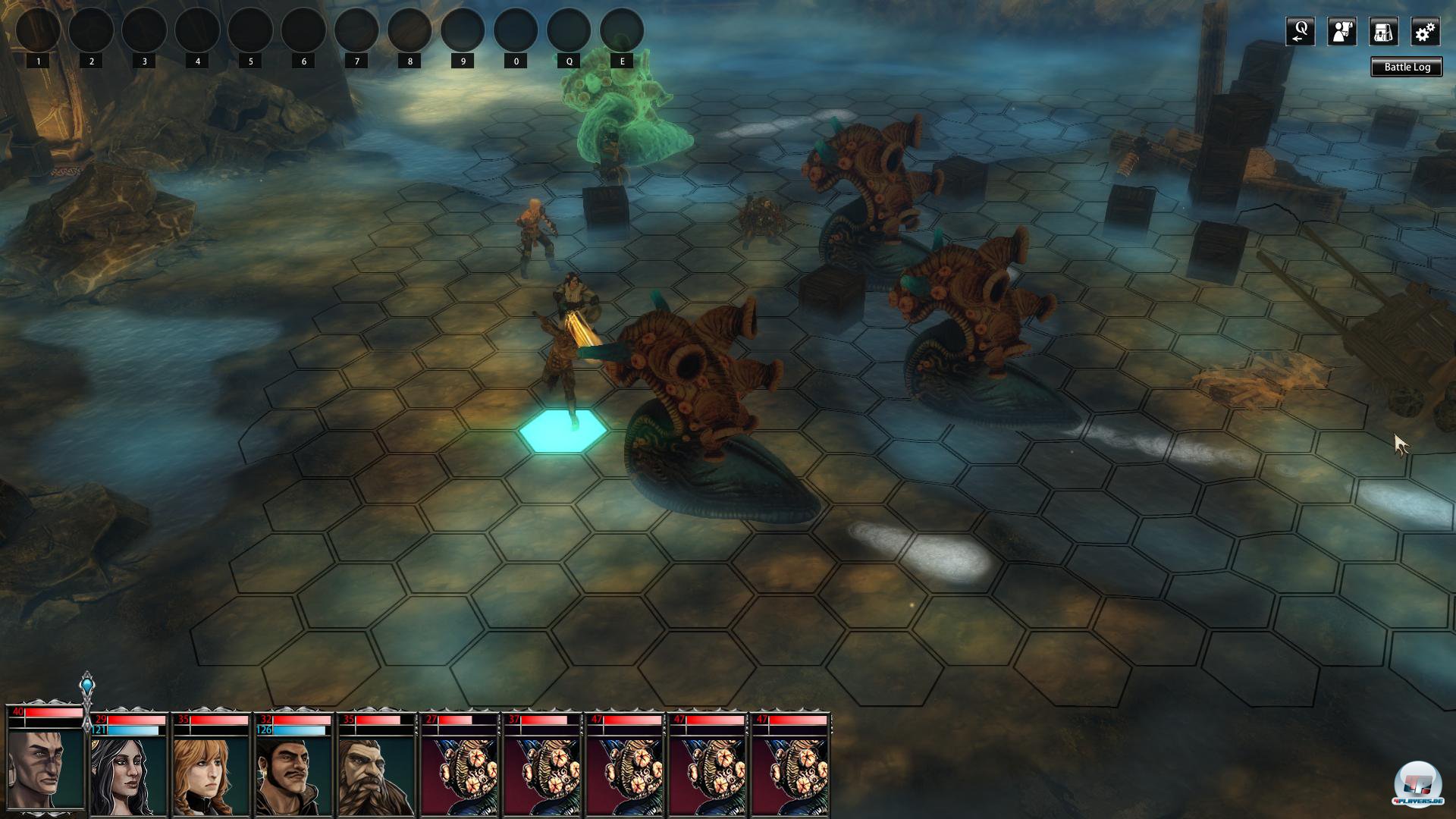The image size is (1456, 819).
Task: Select the dark-haired woman portrait
Action: tap(127, 773)
